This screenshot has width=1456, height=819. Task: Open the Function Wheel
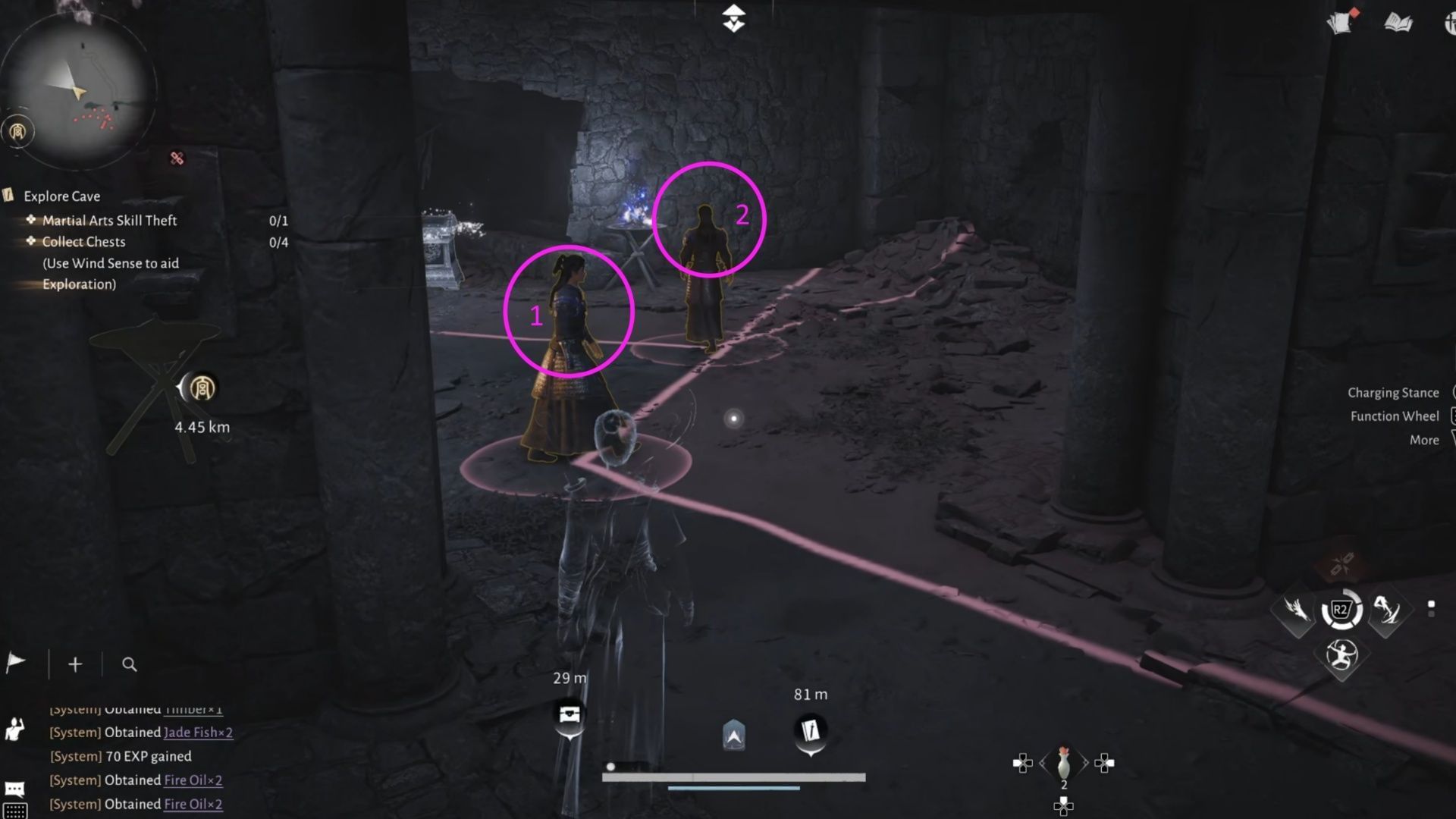click(1394, 416)
